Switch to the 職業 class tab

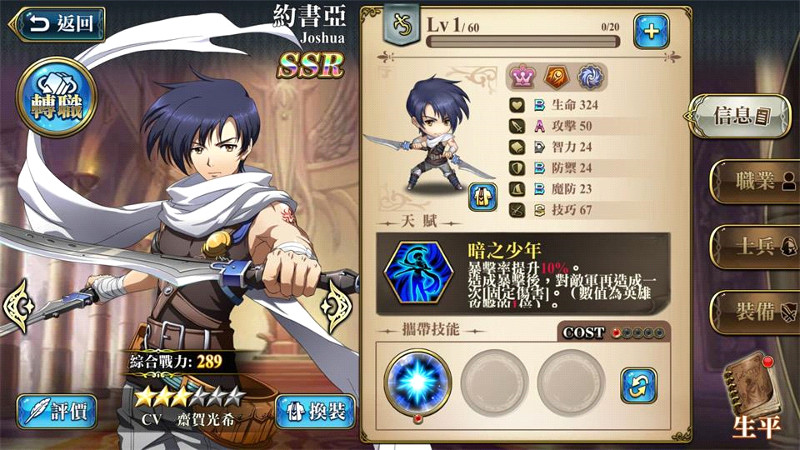(x=754, y=181)
